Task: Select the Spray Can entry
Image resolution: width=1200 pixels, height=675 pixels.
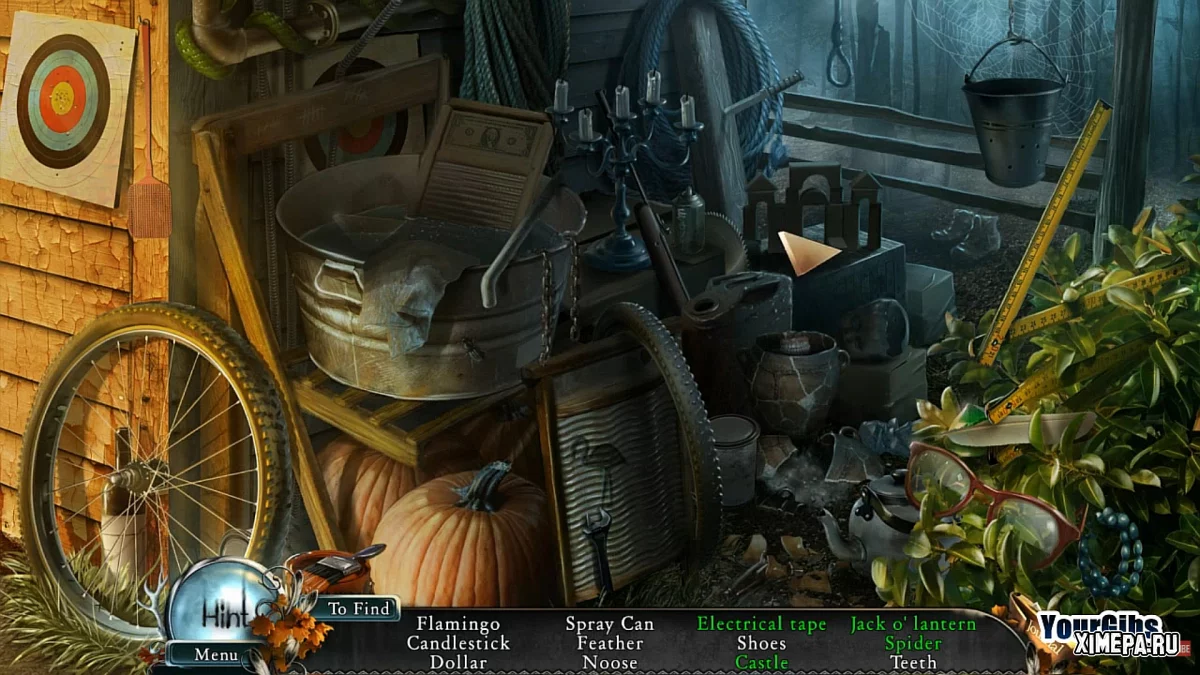Action: [x=609, y=624]
